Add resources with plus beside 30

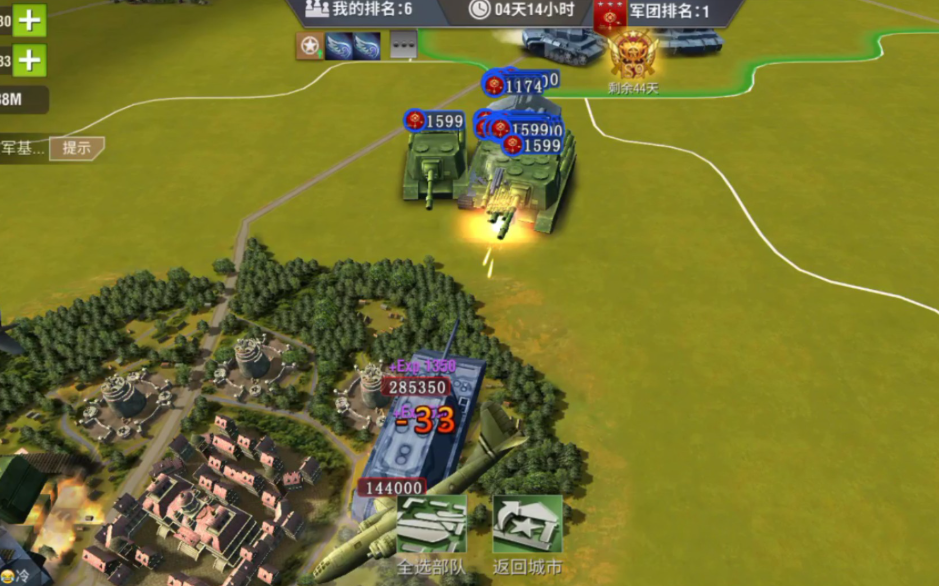coord(30,20)
